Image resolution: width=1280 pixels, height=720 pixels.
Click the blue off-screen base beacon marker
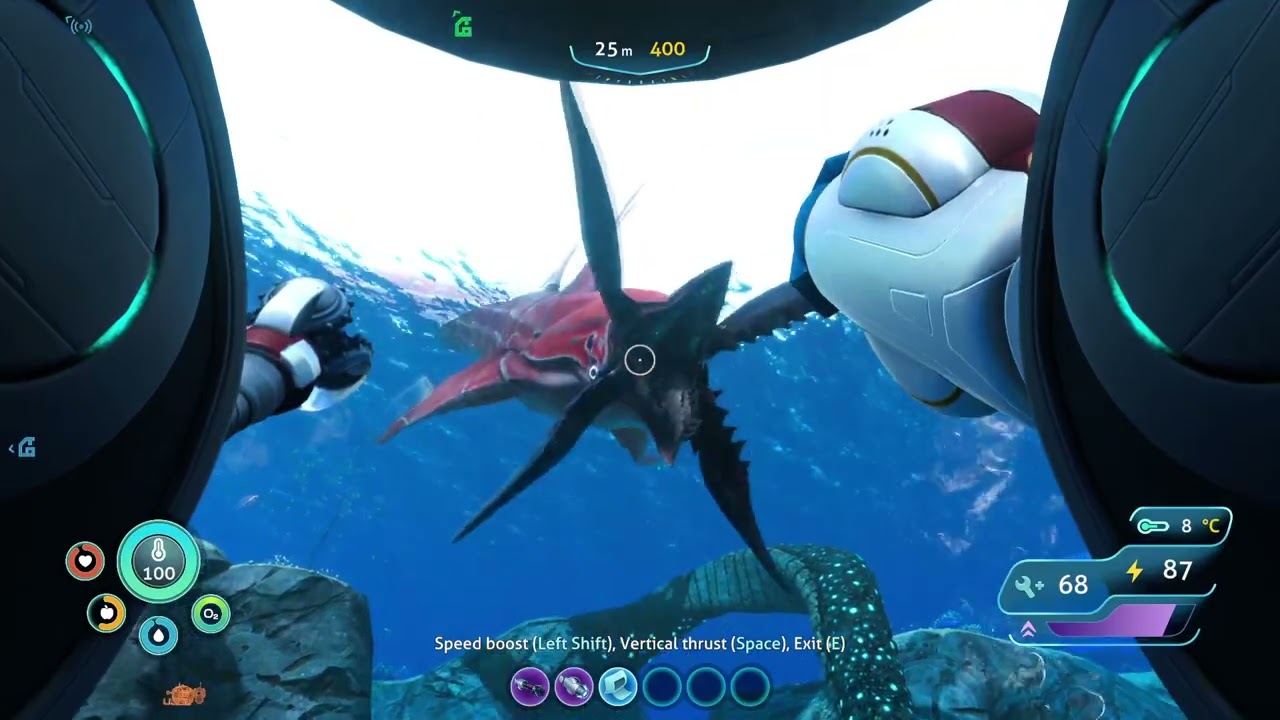tap(25, 449)
